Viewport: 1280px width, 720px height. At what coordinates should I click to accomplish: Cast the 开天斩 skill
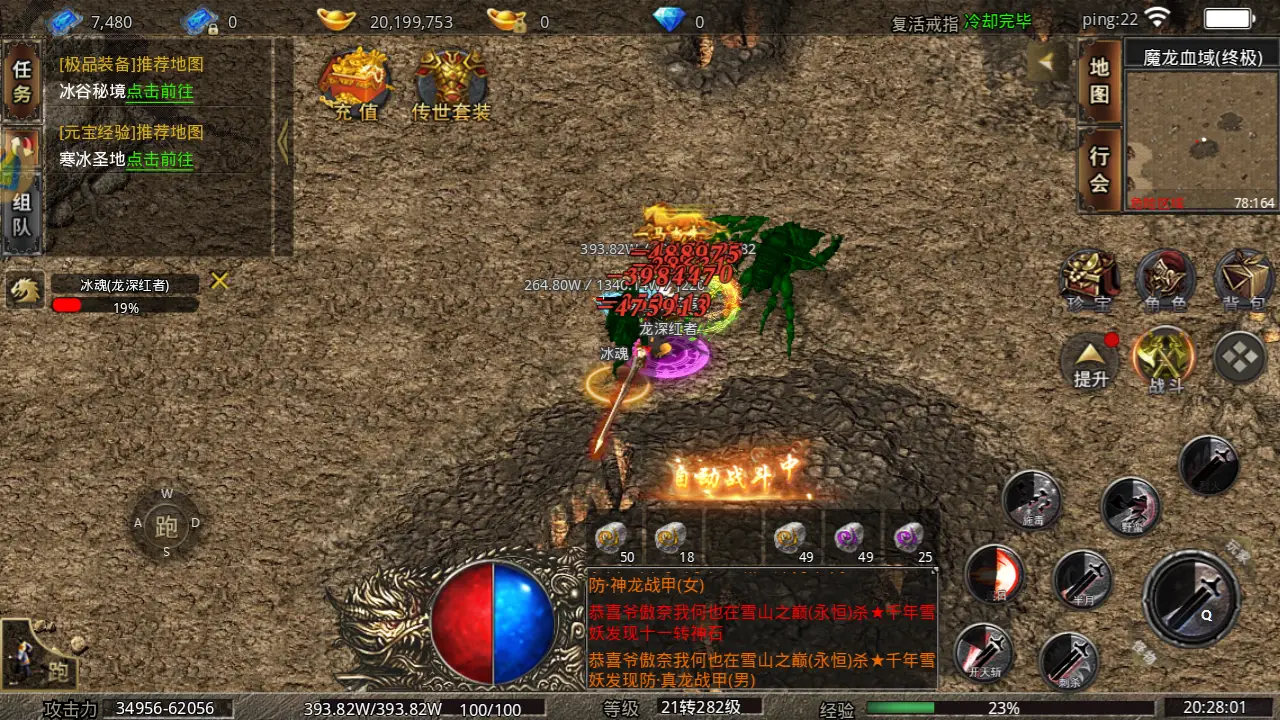click(x=986, y=653)
